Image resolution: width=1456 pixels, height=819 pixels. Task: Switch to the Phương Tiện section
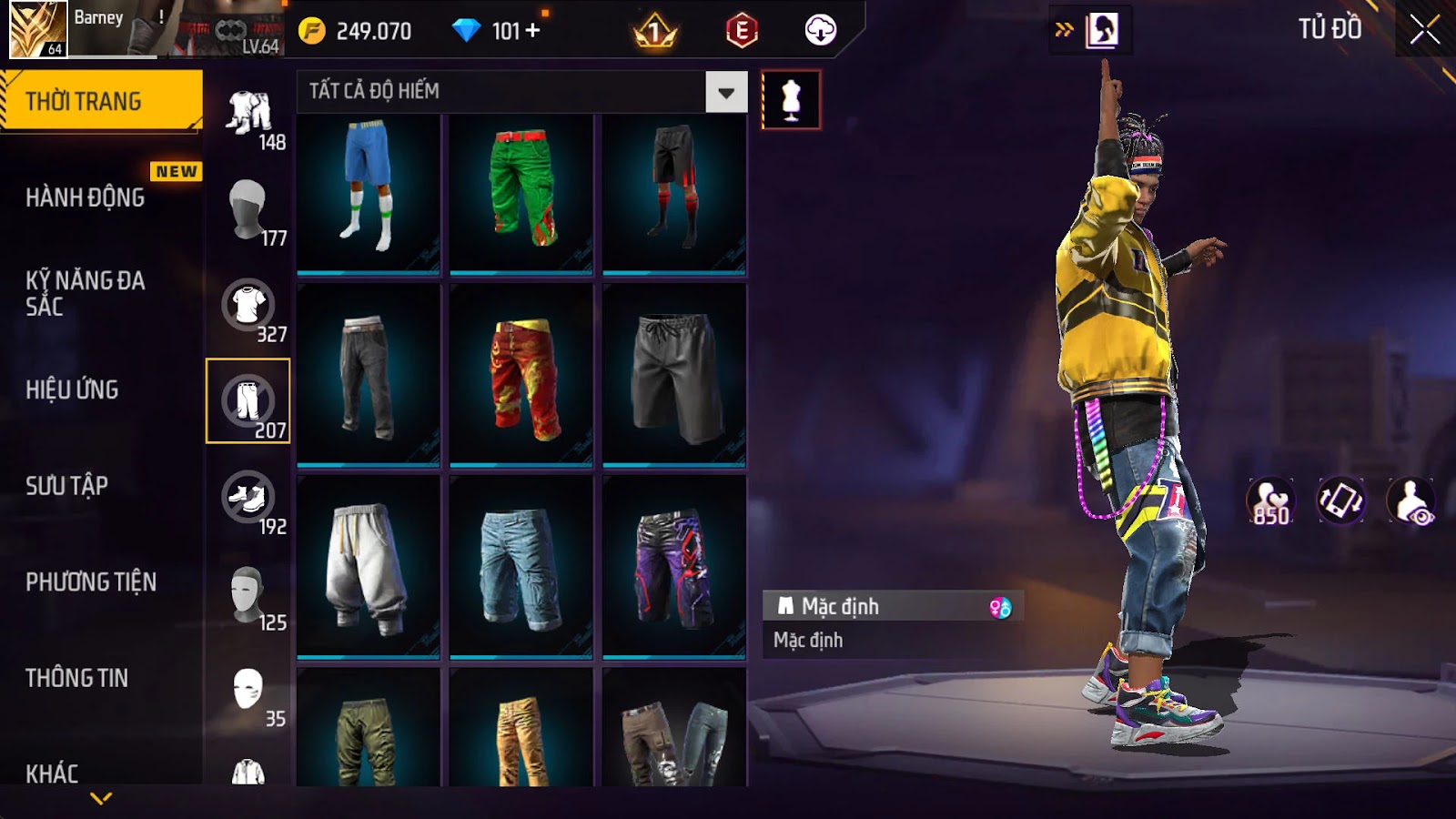pyautogui.click(x=91, y=581)
